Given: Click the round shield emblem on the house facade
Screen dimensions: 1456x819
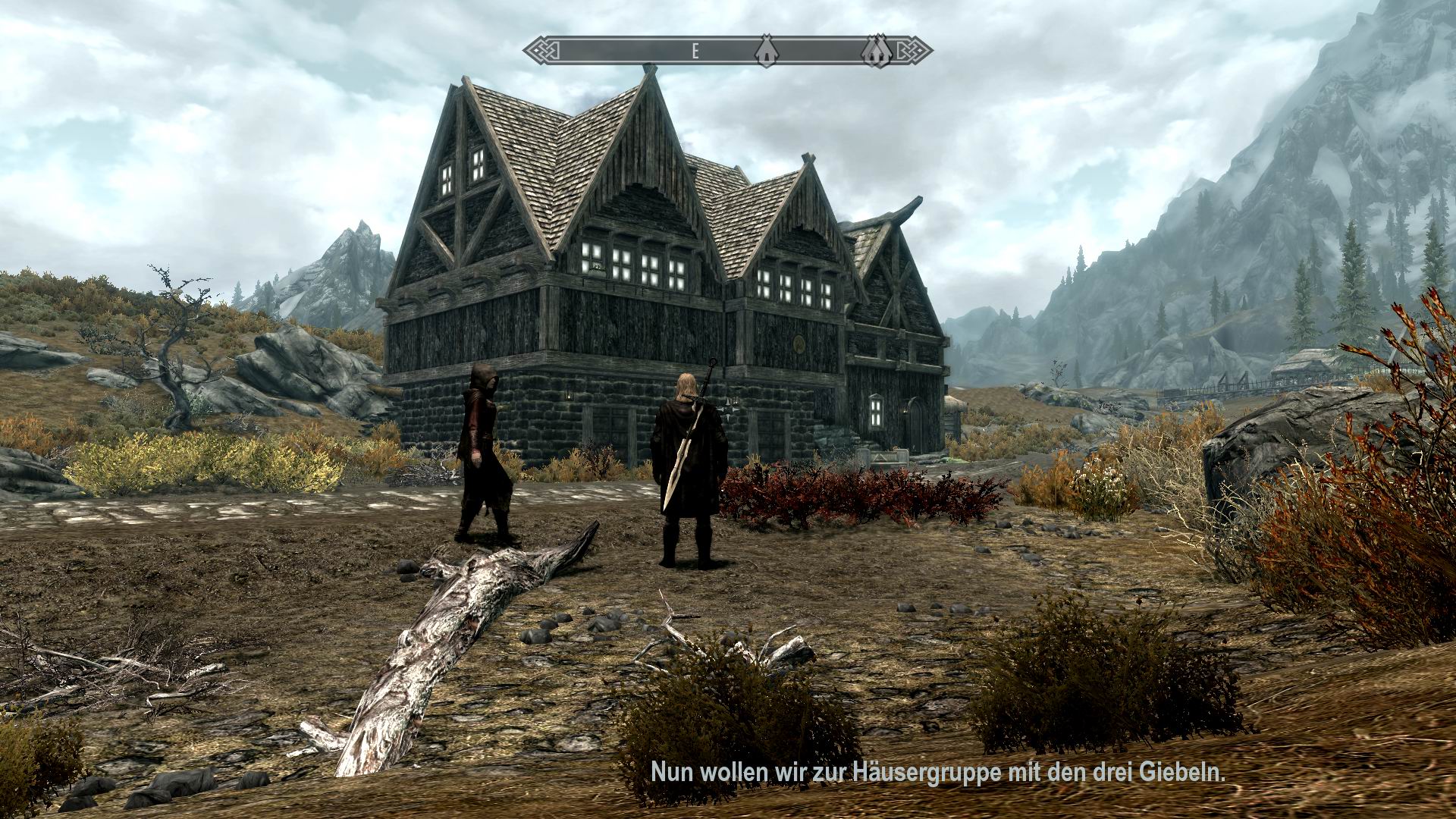Looking at the screenshot, I should pyautogui.click(x=800, y=345).
